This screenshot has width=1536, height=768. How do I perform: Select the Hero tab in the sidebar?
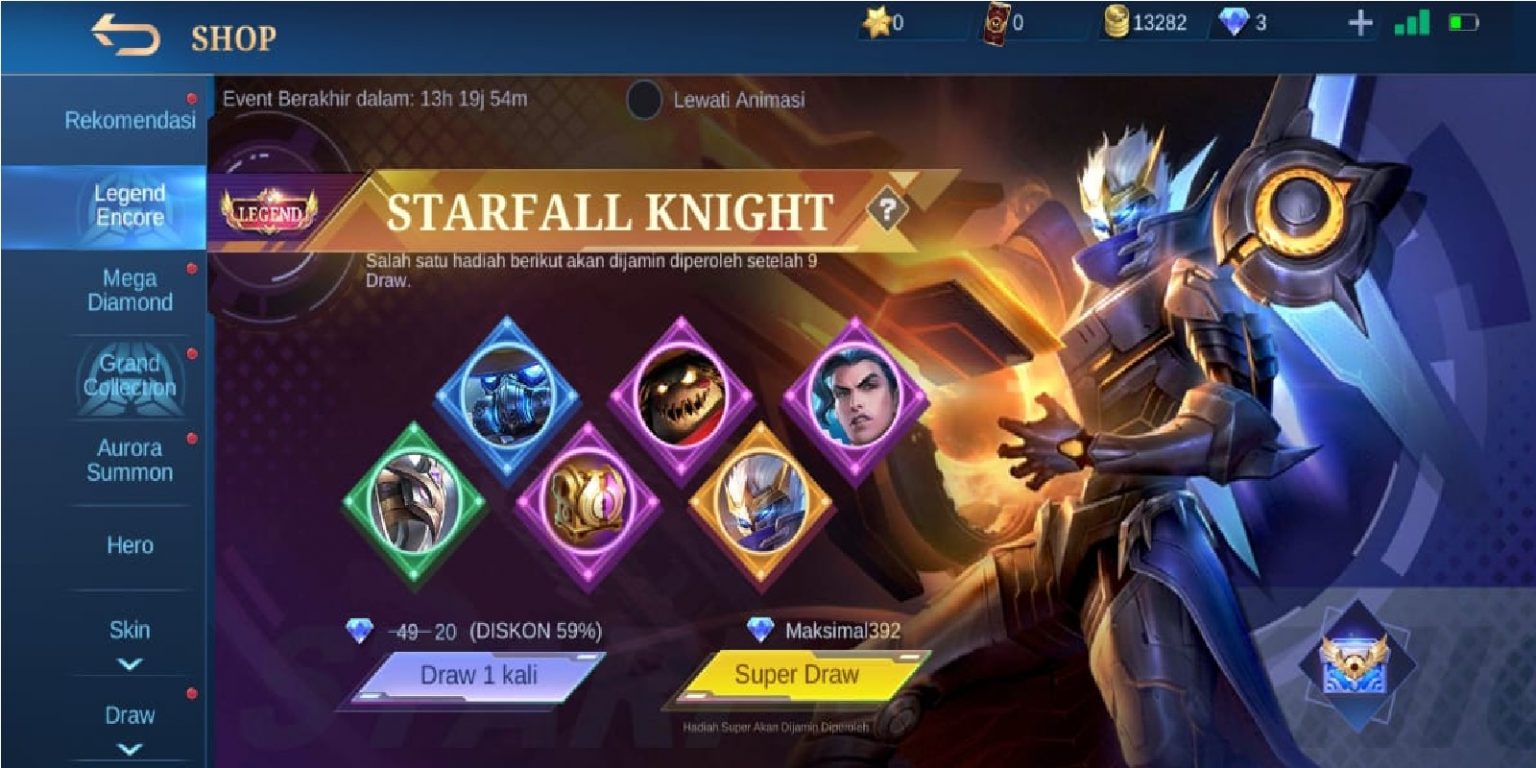pyautogui.click(x=130, y=545)
